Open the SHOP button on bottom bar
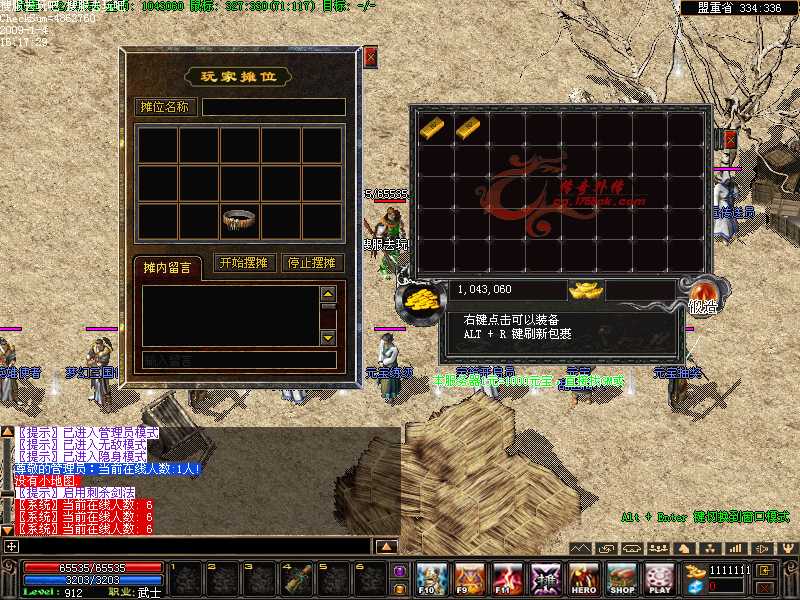800x600 pixels. pyautogui.click(x=622, y=578)
